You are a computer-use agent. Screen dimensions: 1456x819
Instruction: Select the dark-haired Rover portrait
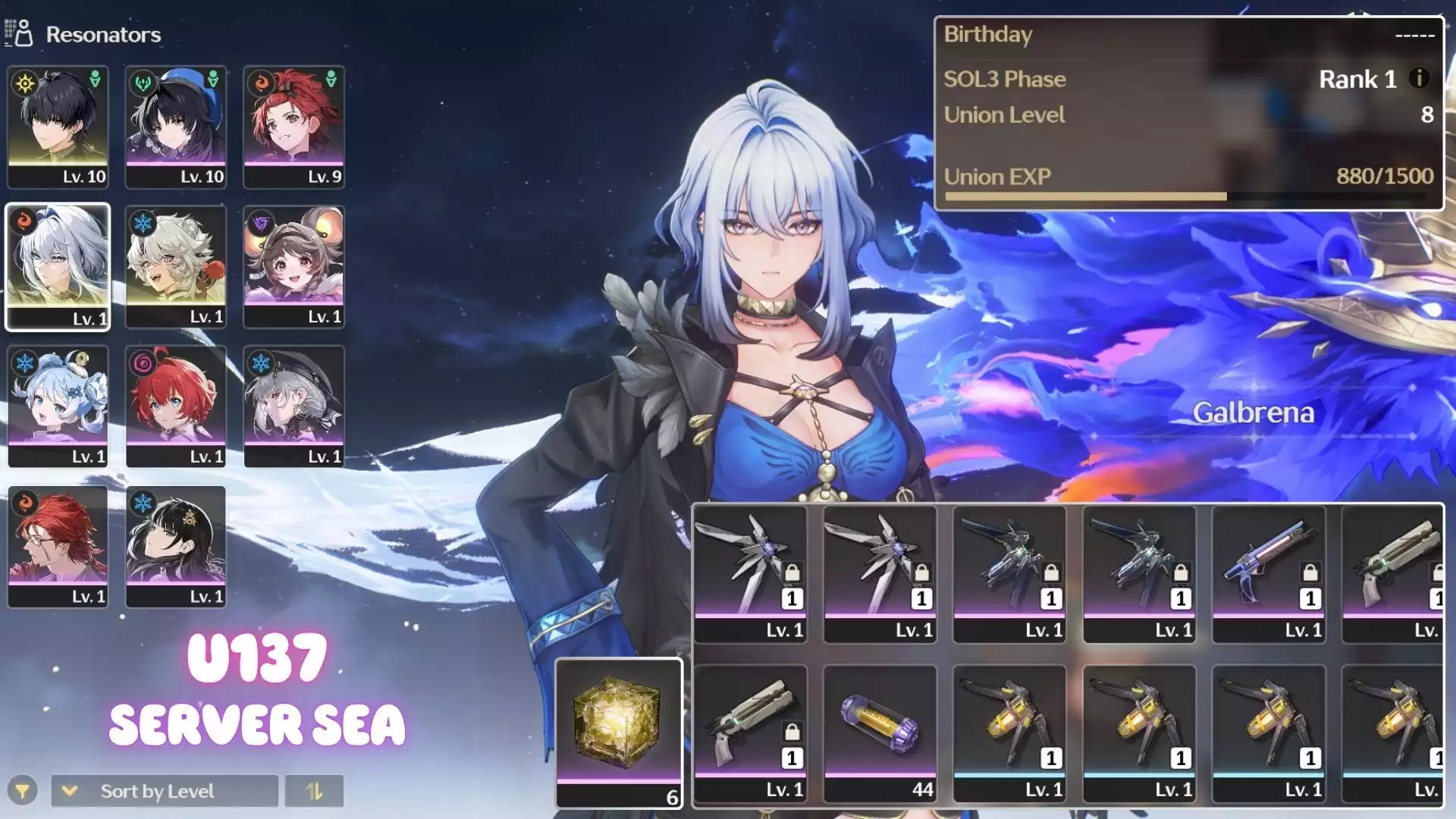(58, 127)
